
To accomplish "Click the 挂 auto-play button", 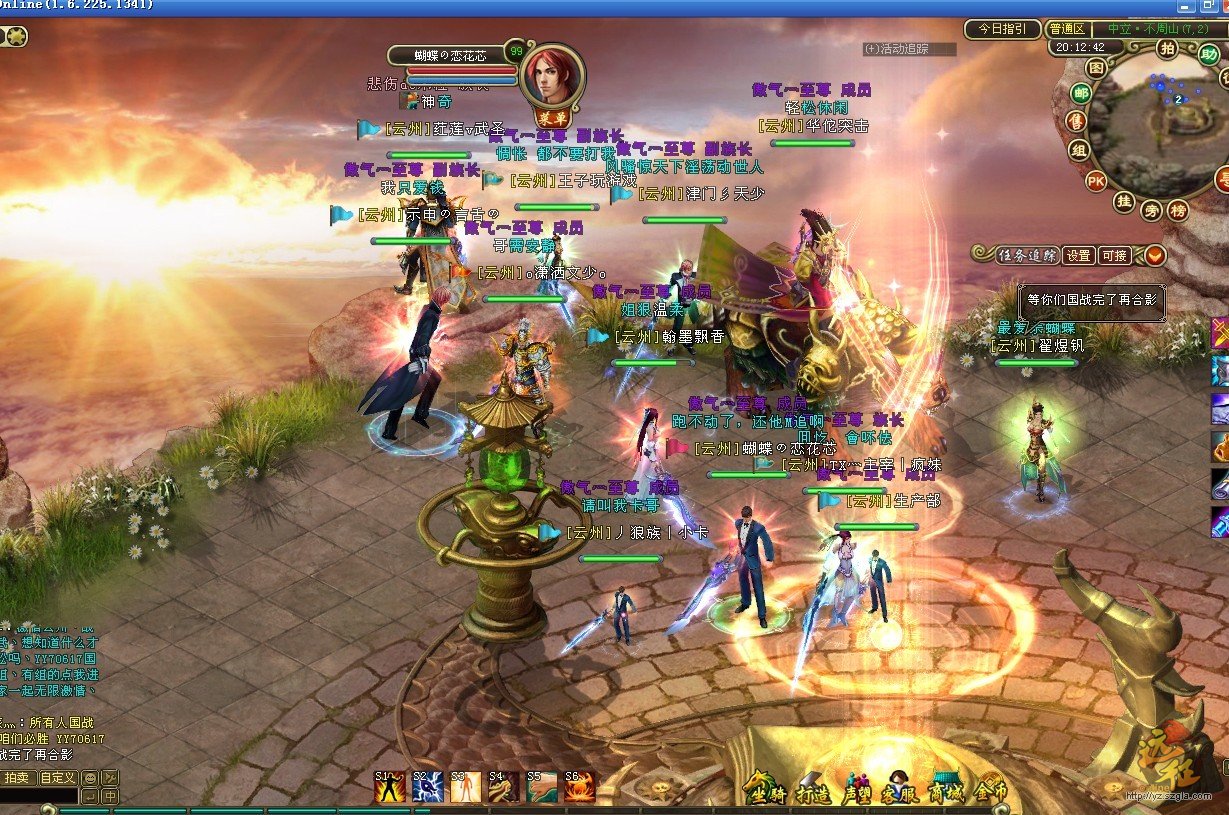I will [x=1124, y=202].
